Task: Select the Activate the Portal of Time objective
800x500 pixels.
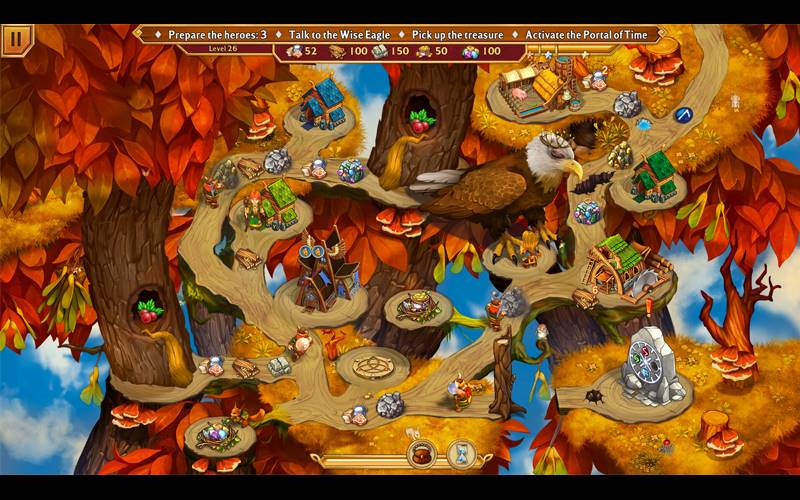Action: [x=586, y=35]
